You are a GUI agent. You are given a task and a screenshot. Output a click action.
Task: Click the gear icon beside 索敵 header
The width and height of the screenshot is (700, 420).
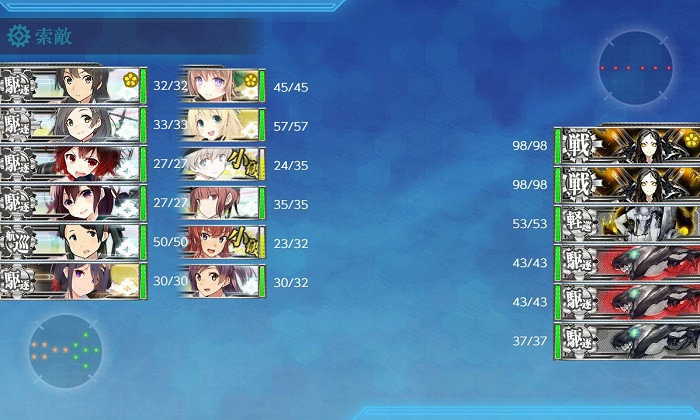[18, 37]
